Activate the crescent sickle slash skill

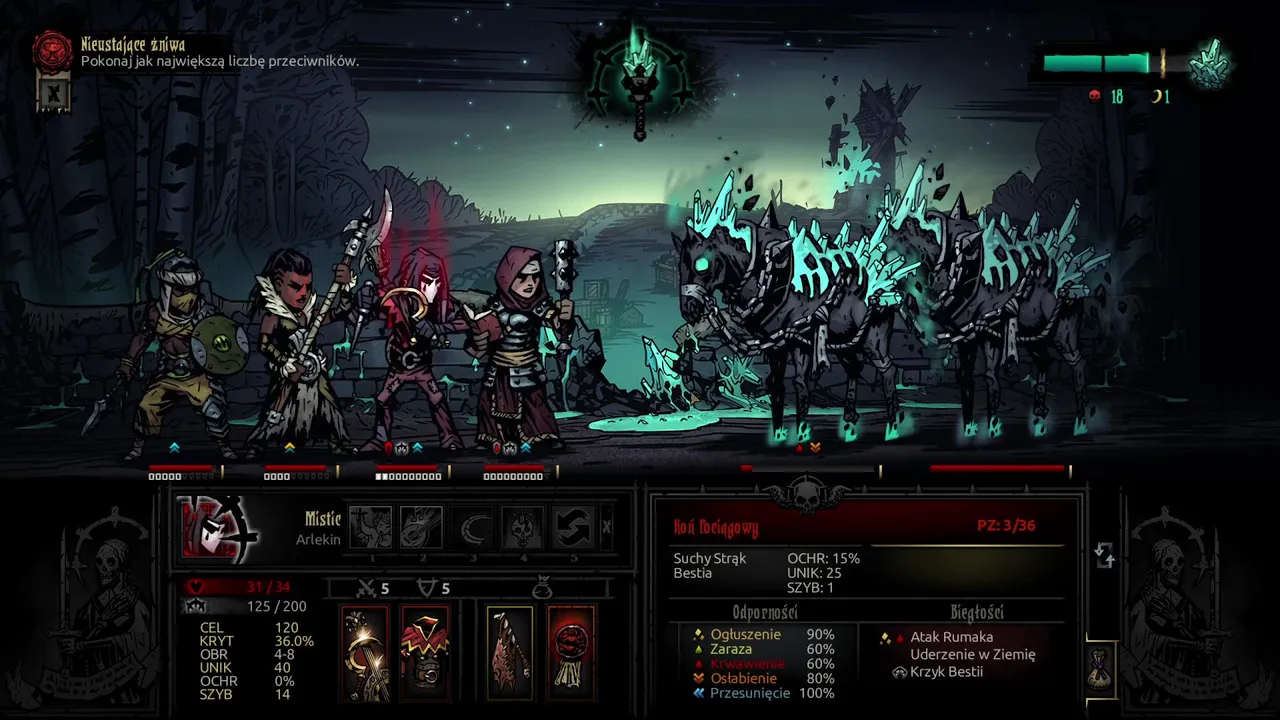472,527
